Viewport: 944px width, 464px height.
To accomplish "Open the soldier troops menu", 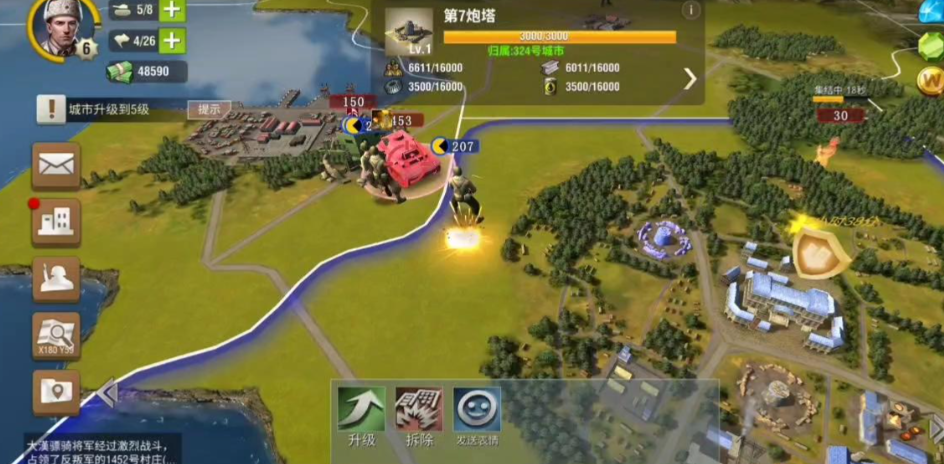I will (x=56, y=279).
